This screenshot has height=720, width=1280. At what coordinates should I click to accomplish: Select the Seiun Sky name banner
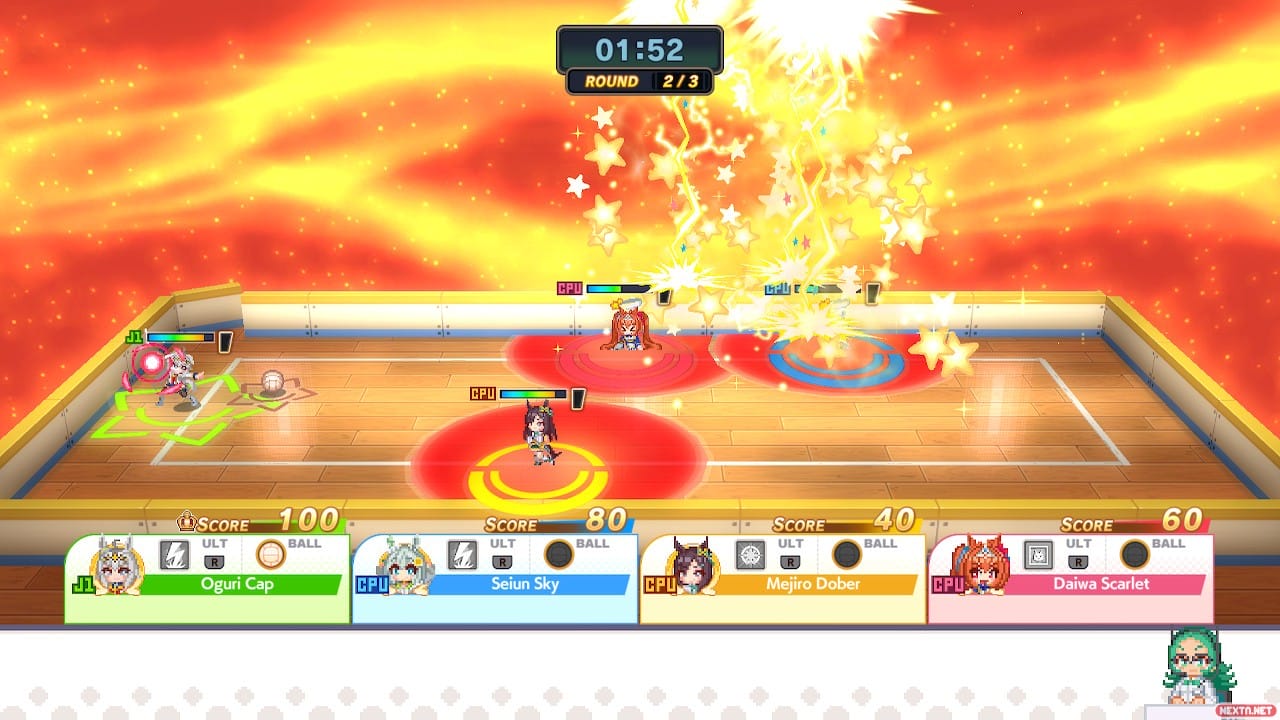(526, 584)
